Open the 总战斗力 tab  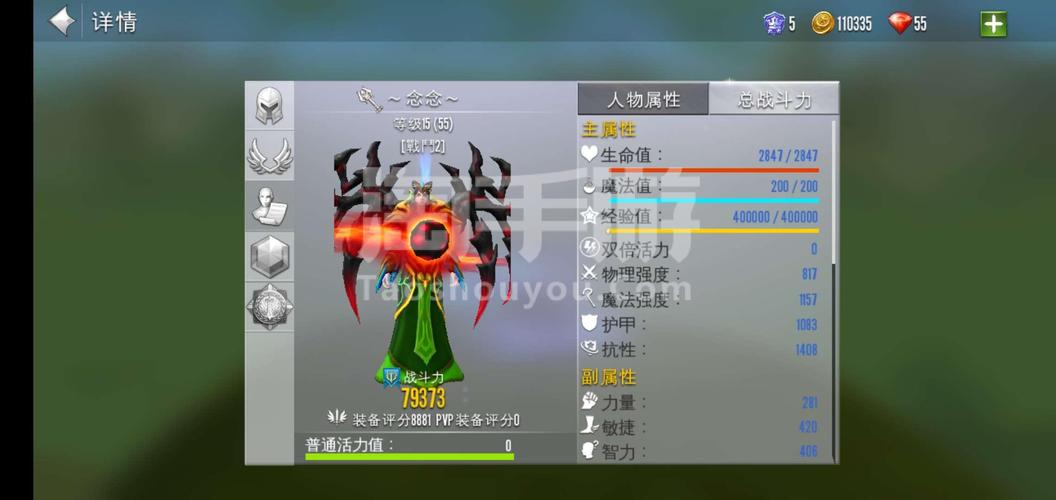pyautogui.click(x=774, y=99)
